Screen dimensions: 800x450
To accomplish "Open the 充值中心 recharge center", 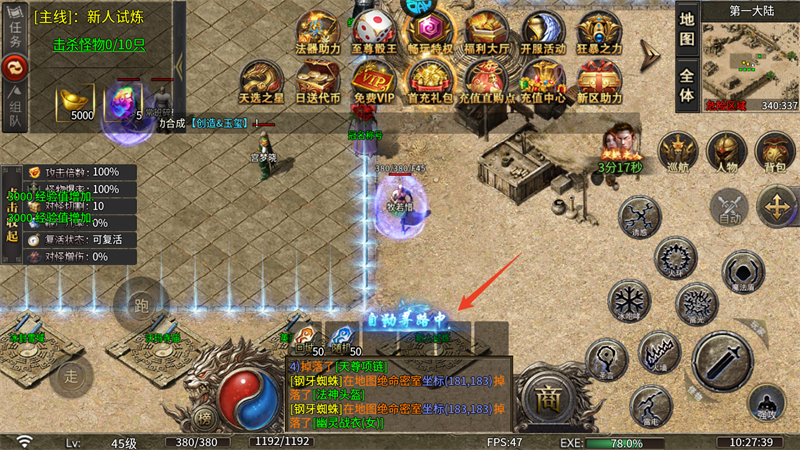I will [x=543, y=82].
